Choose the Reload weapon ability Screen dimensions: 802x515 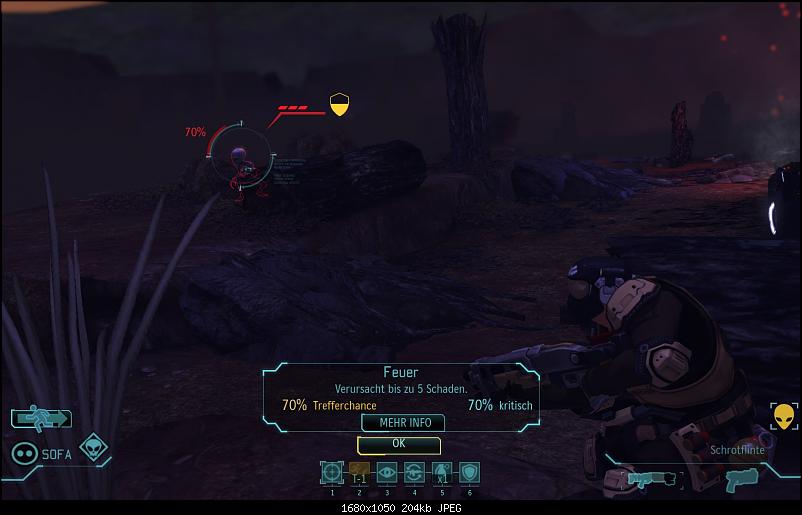click(413, 473)
